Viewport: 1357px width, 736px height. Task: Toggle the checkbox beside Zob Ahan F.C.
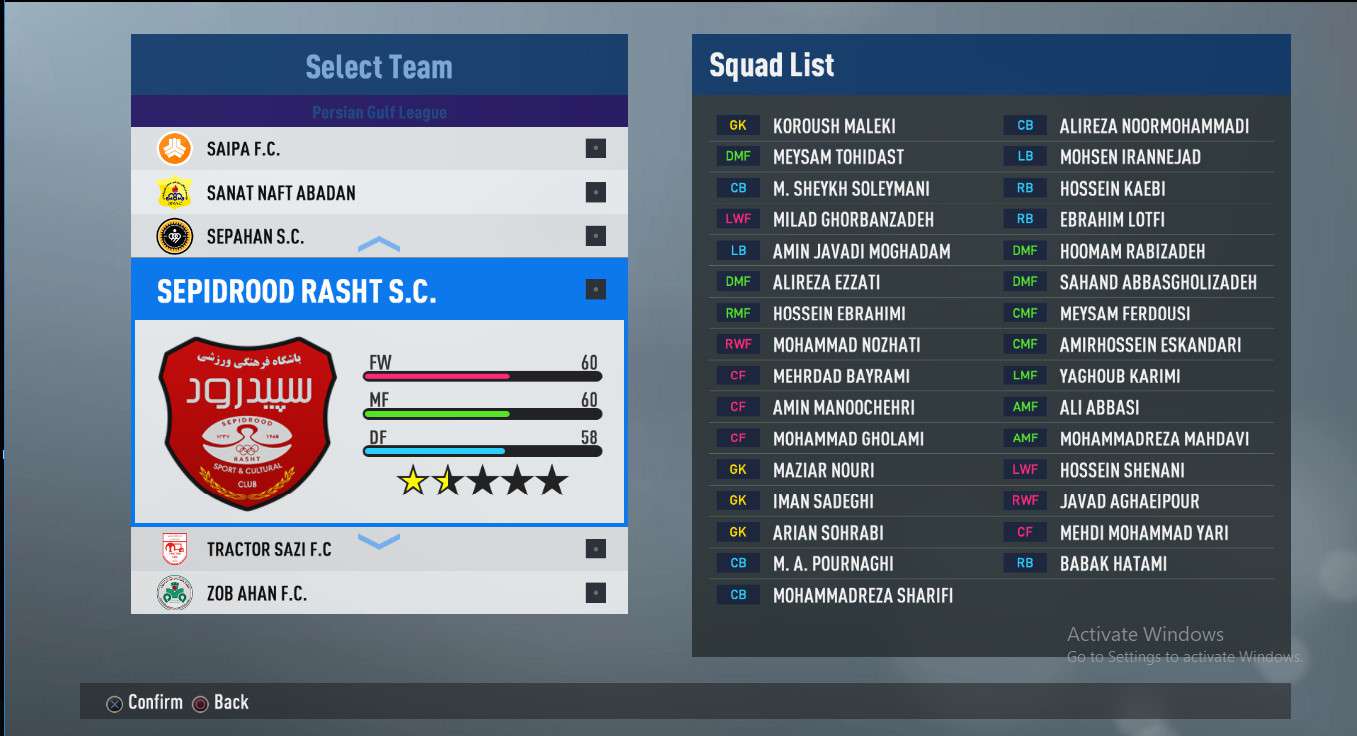596,593
